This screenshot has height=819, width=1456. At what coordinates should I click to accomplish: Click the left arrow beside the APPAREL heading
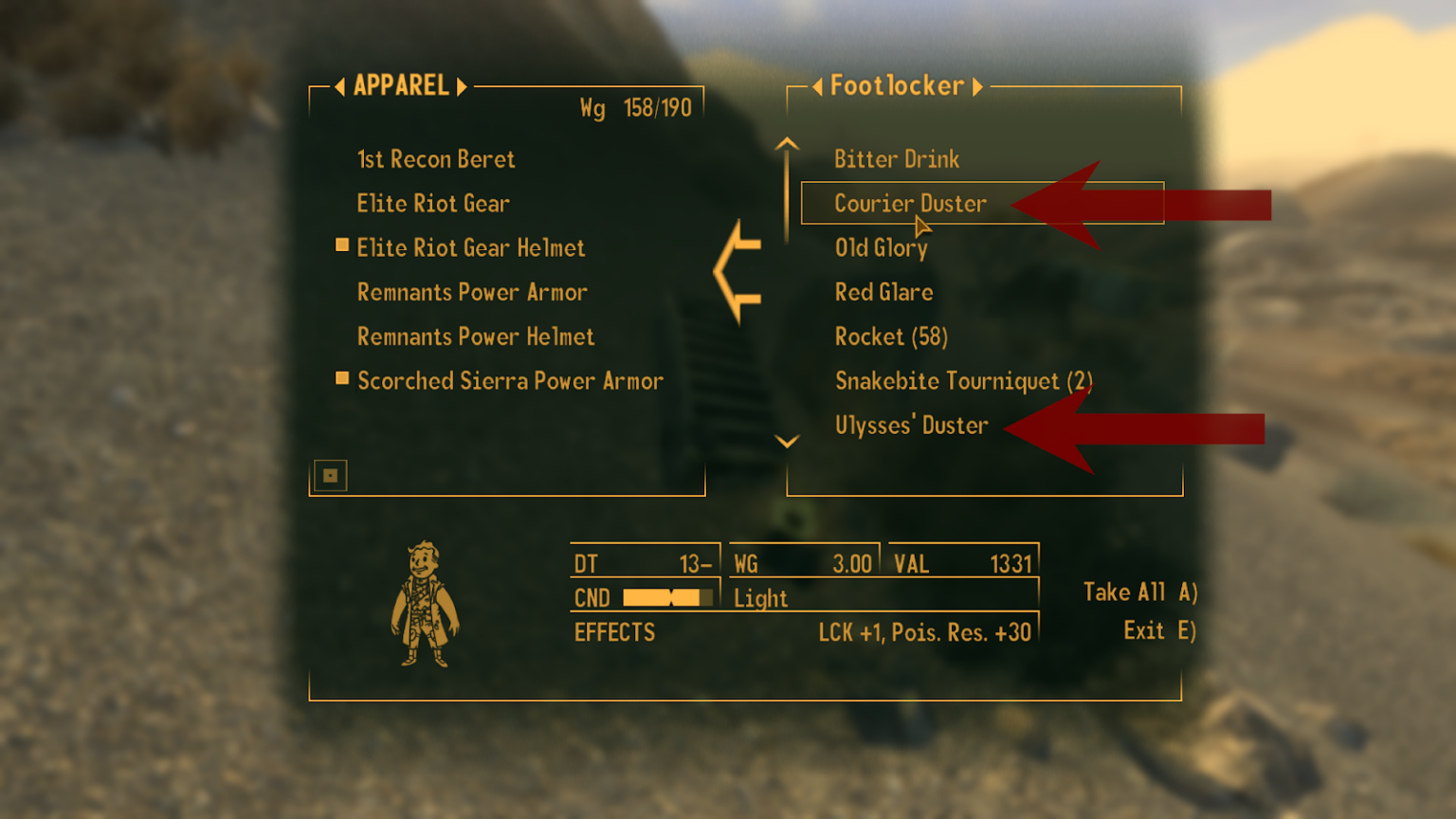338,85
